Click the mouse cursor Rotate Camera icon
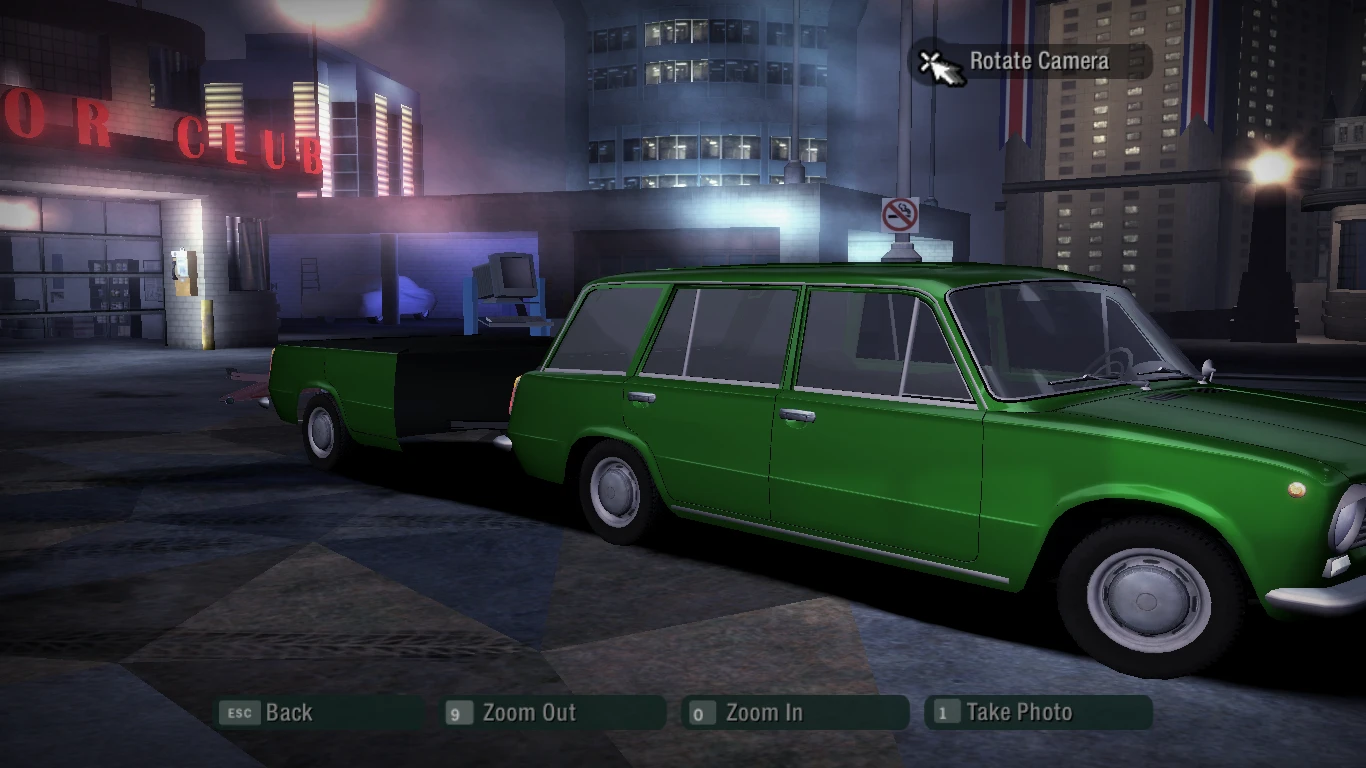 click(938, 61)
